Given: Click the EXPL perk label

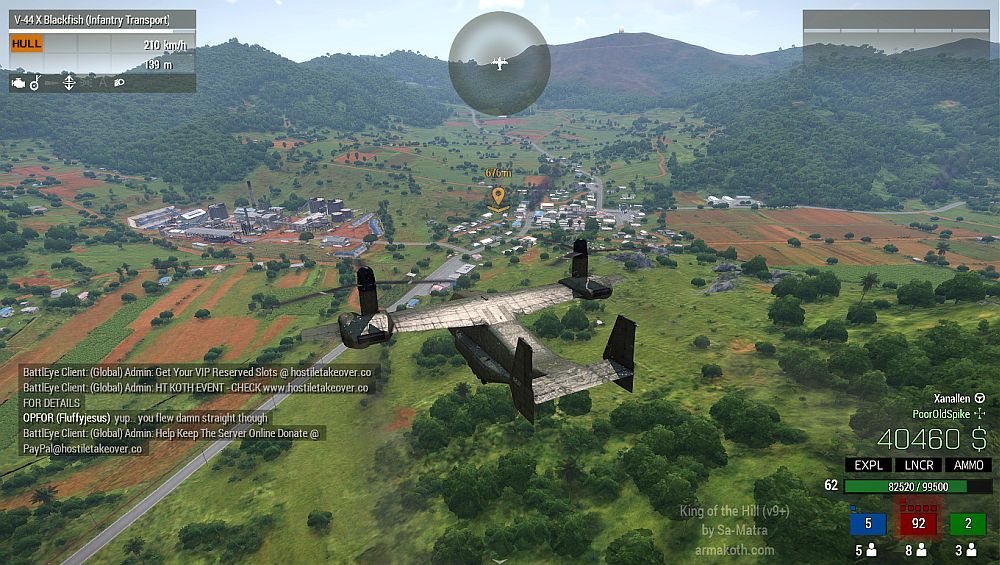Looking at the screenshot, I should coord(867,465).
